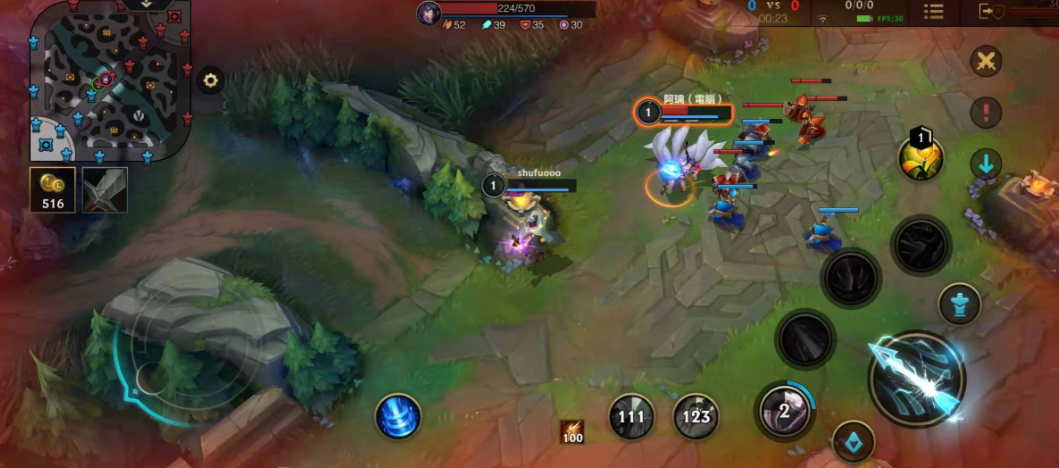Send the red exclamation danger ping
This screenshot has width=1059, height=468.
coord(986,112)
